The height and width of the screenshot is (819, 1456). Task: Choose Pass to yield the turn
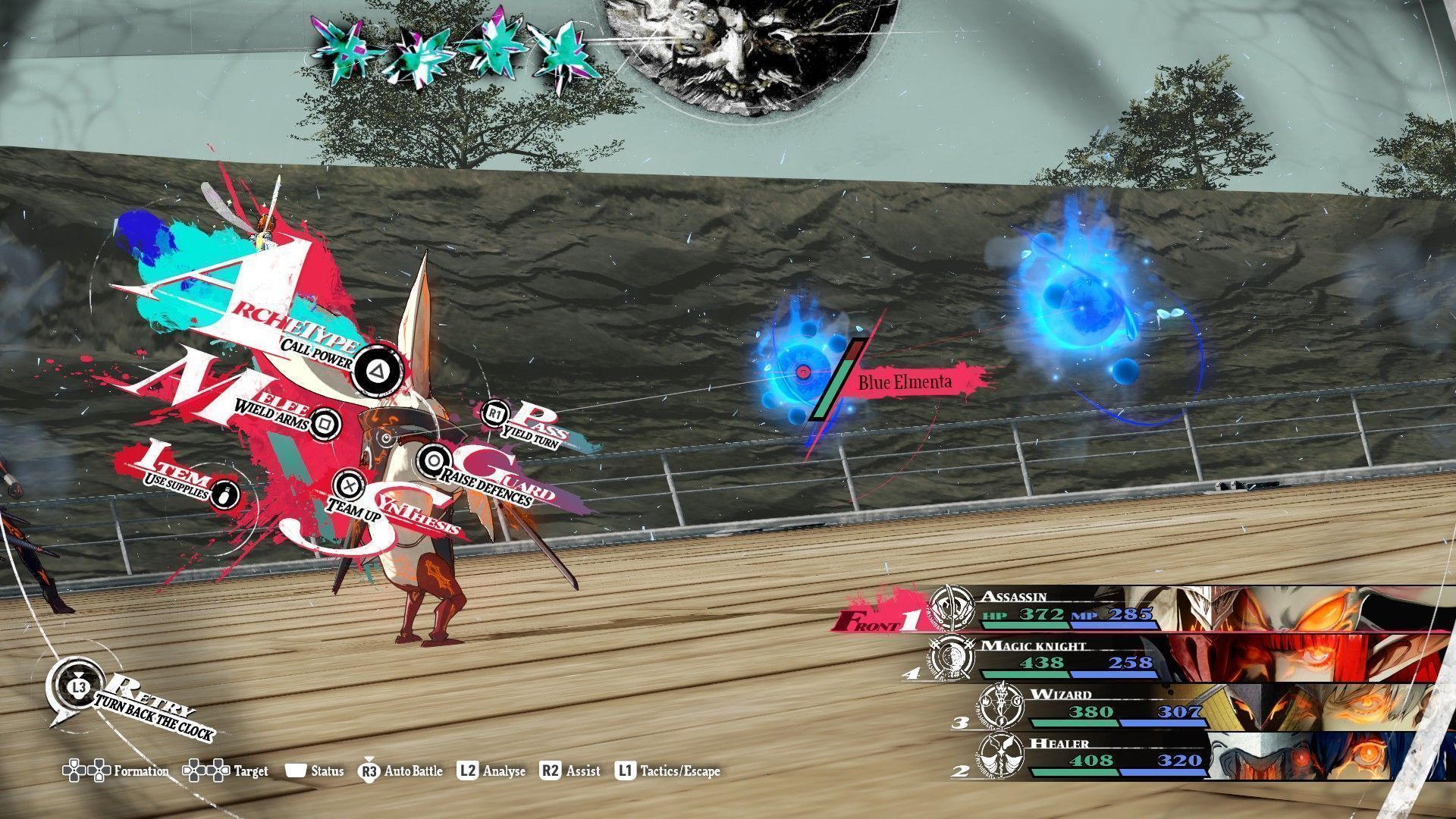[x=494, y=413]
